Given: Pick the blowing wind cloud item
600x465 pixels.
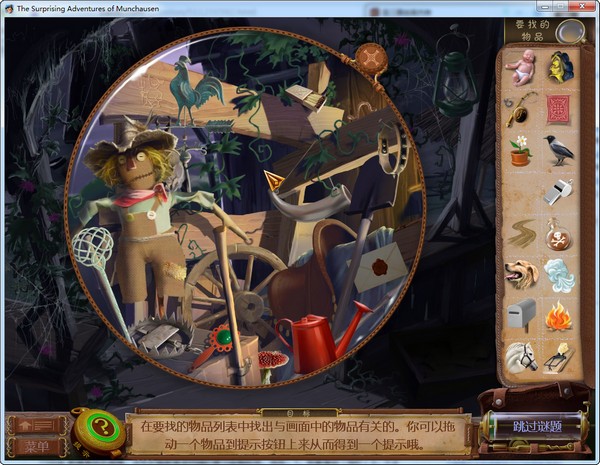Looking at the screenshot, I should tap(559, 273).
